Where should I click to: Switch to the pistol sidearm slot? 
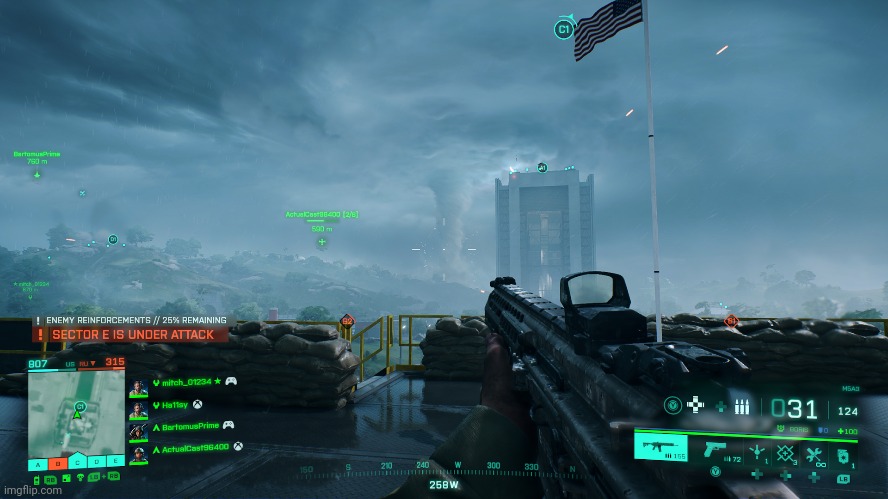pos(716,448)
